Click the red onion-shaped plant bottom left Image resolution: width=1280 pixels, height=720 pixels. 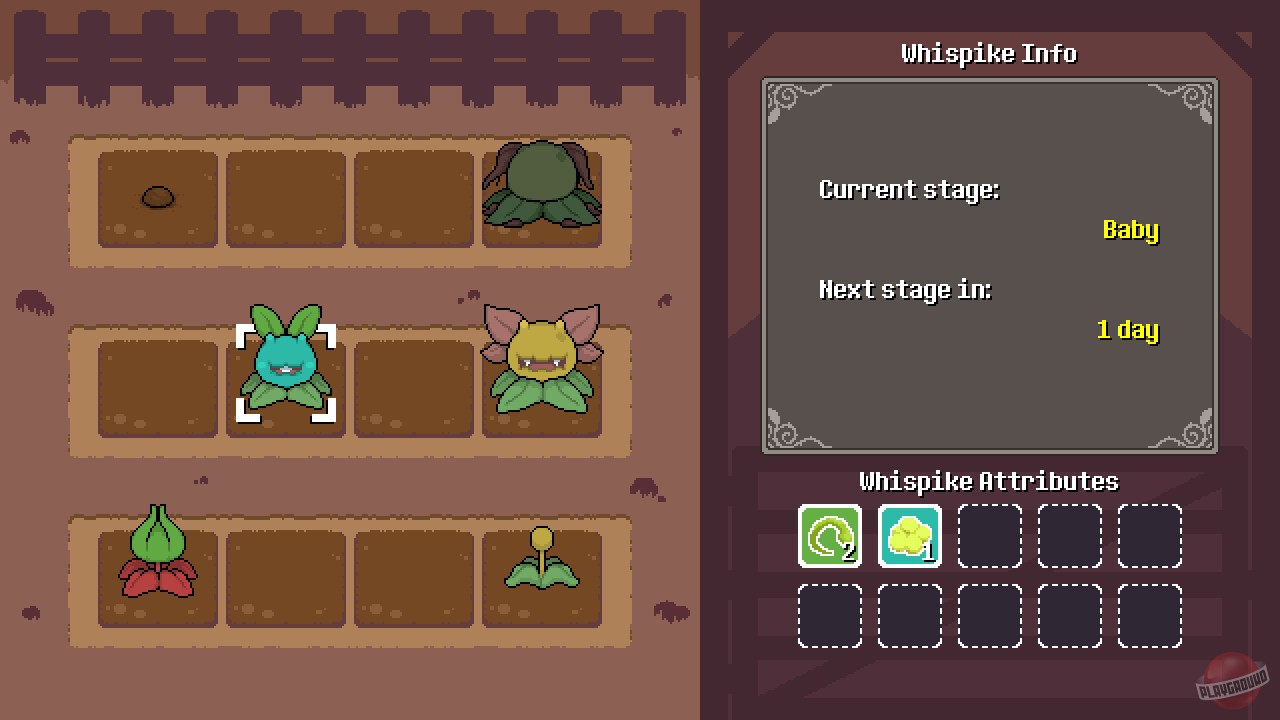coord(157,550)
